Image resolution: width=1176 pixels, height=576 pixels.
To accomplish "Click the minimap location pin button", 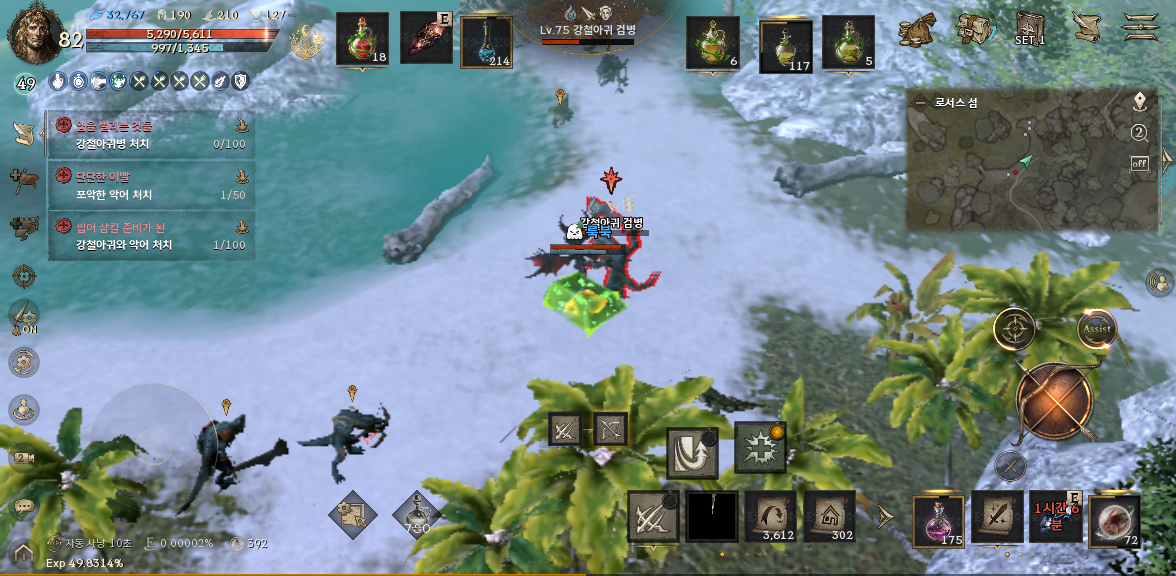I will [x=1139, y=102].
